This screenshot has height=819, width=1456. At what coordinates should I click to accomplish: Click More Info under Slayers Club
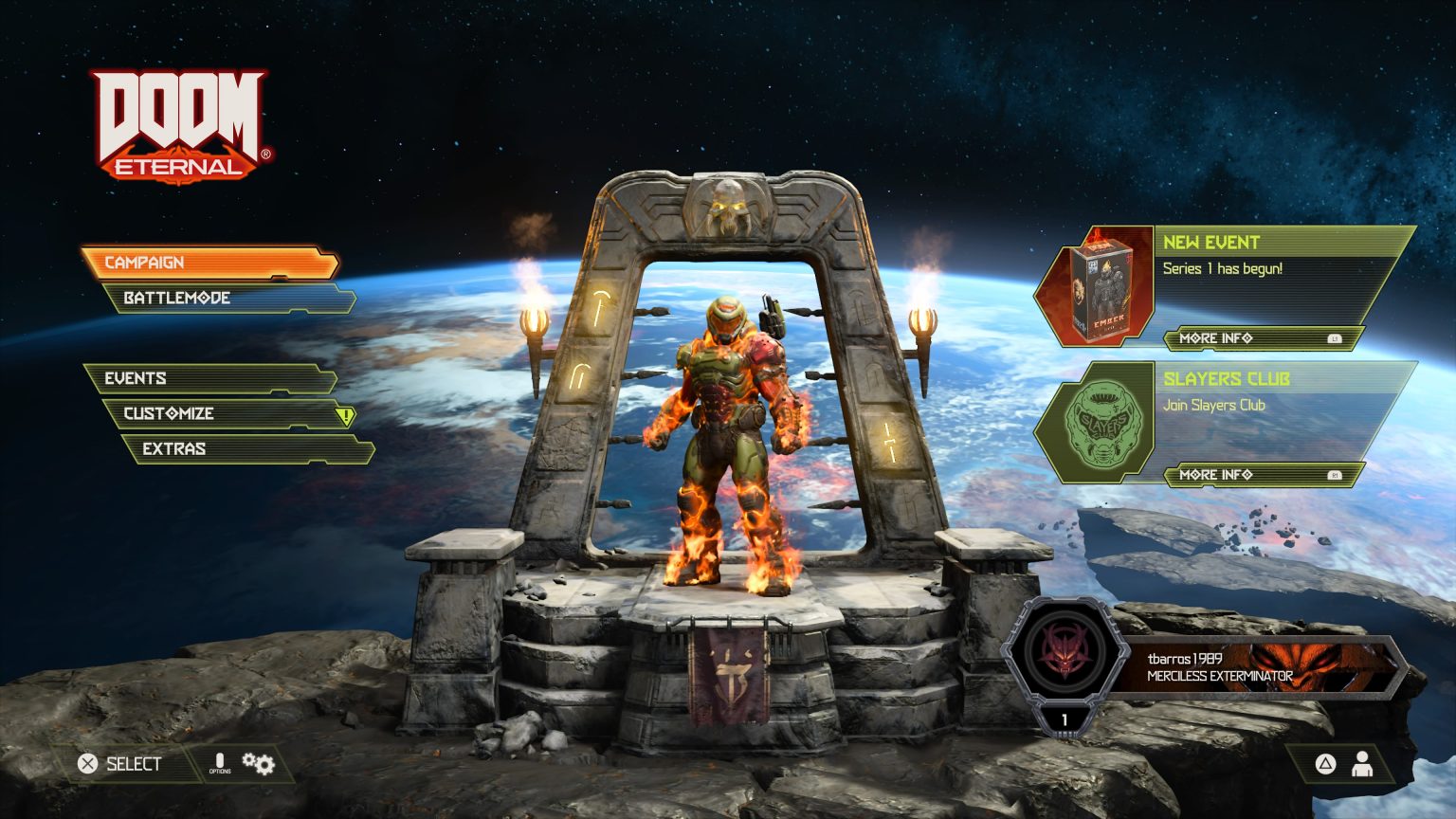[x=1216, y=474]
